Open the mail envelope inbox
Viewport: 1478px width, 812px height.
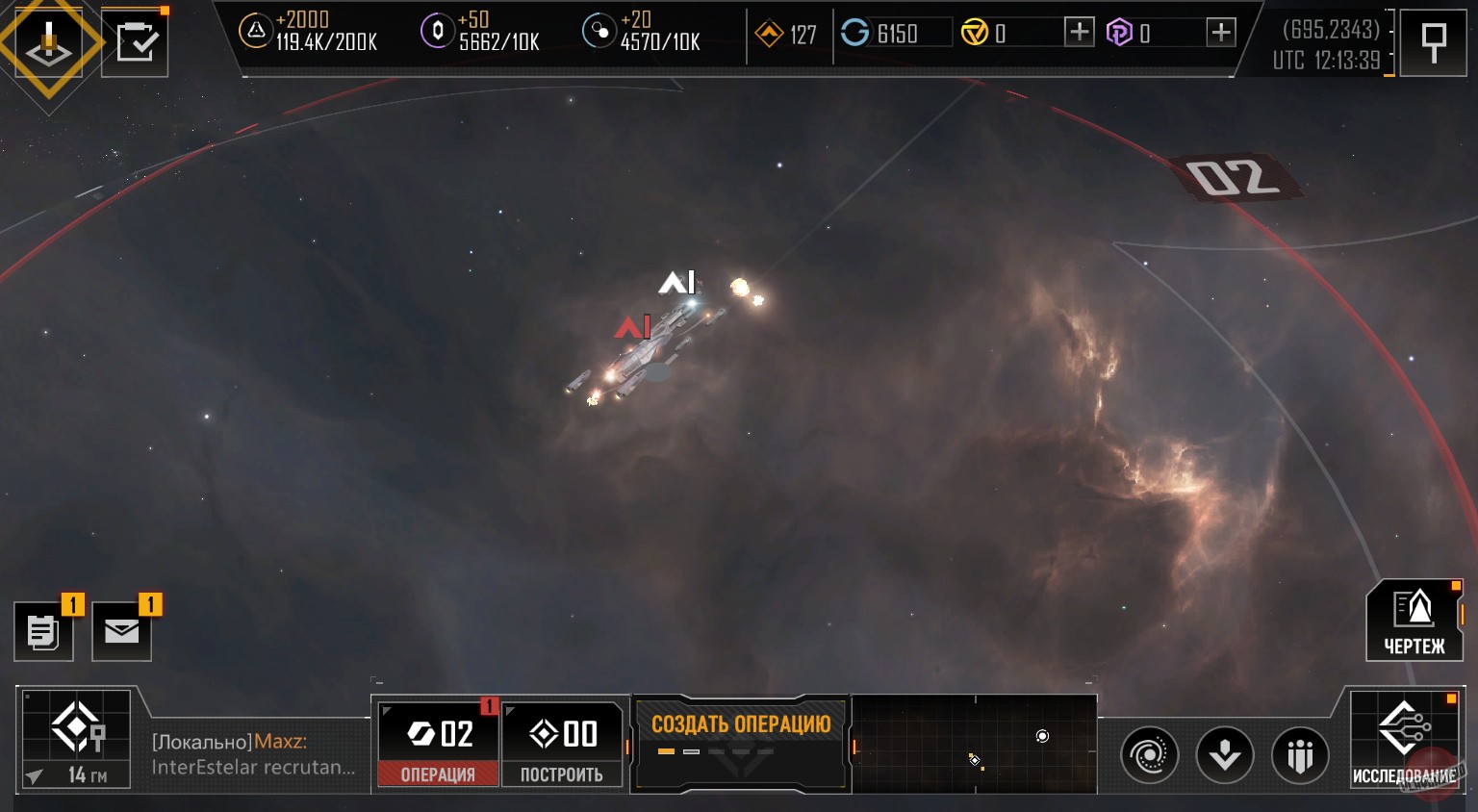[121, 632]
